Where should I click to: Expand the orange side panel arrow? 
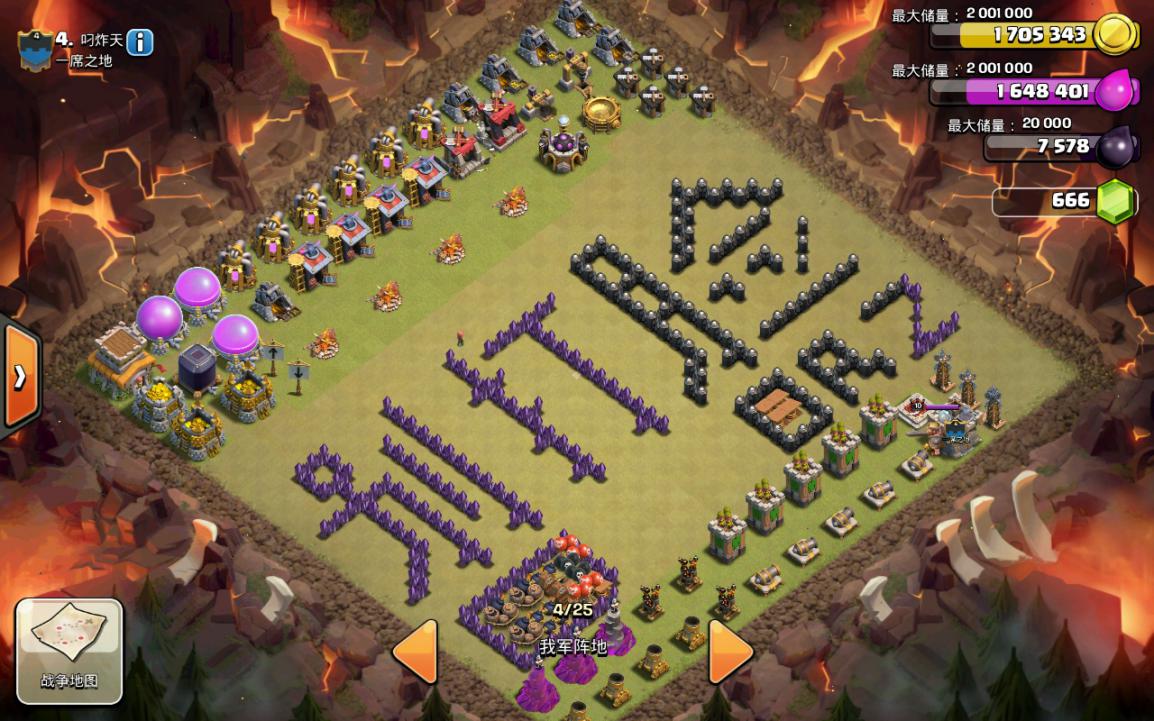point(19,377)
